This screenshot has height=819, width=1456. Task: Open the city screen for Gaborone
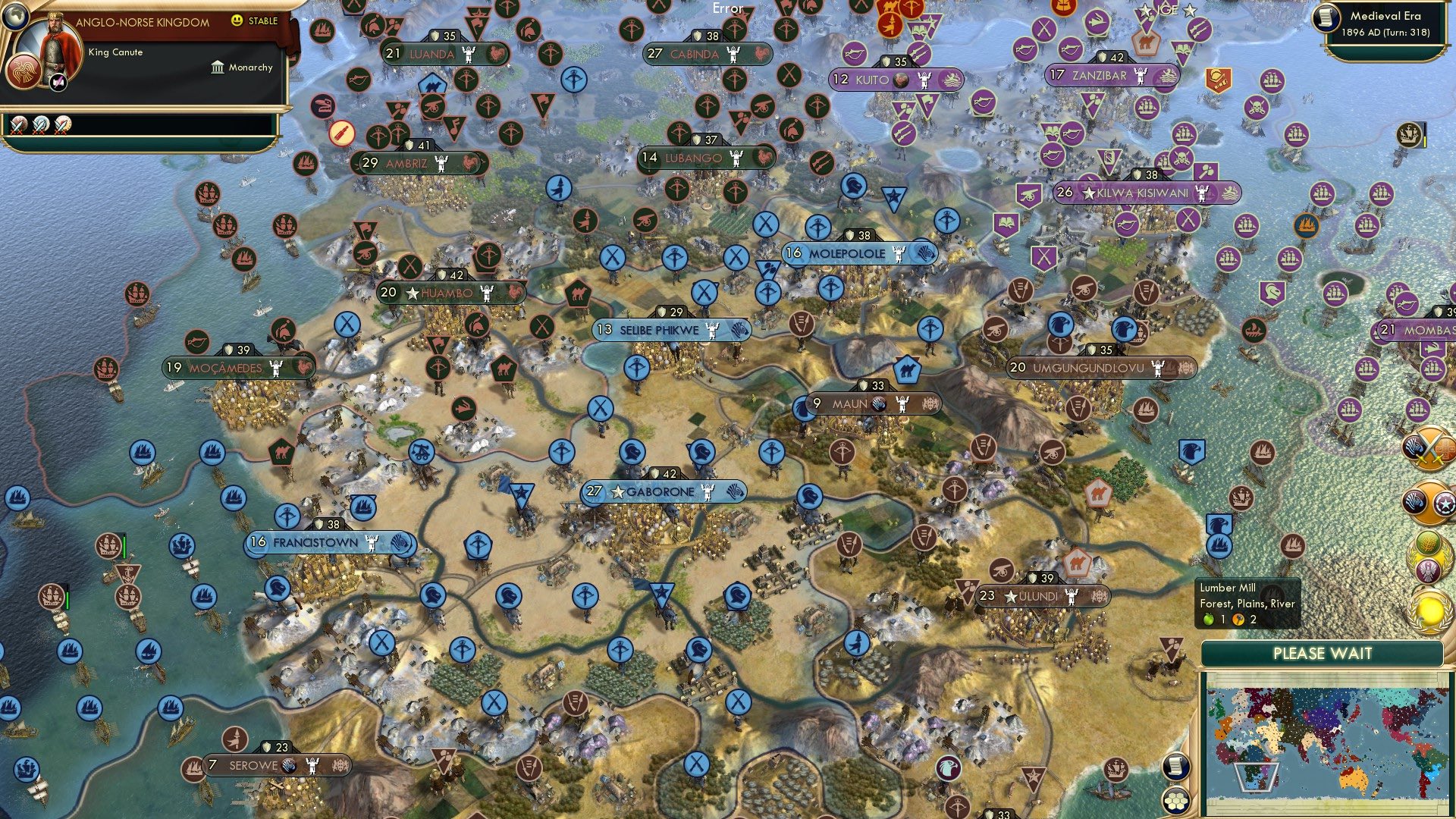point(657,491)
